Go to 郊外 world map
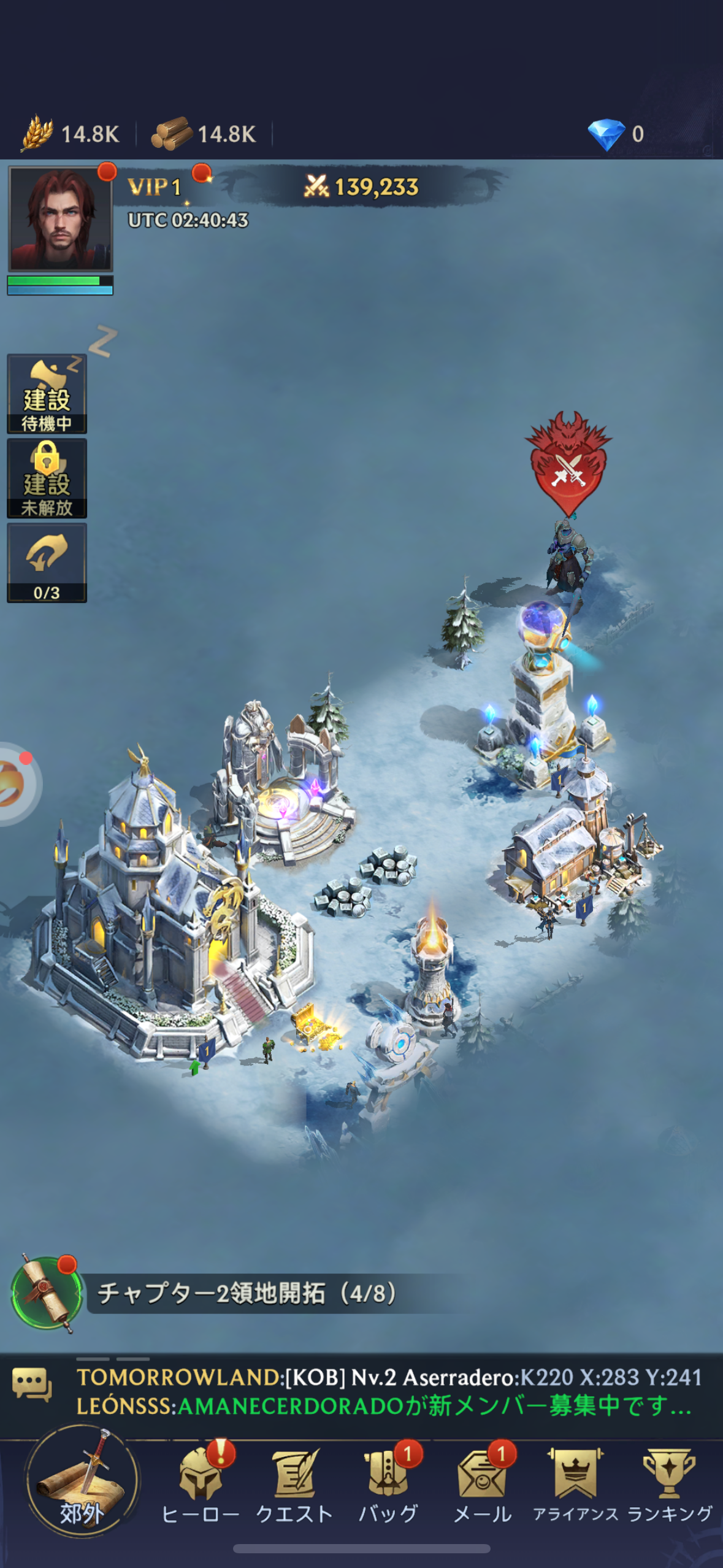This screenshot has height=1568, width=723. [82, 1482]
